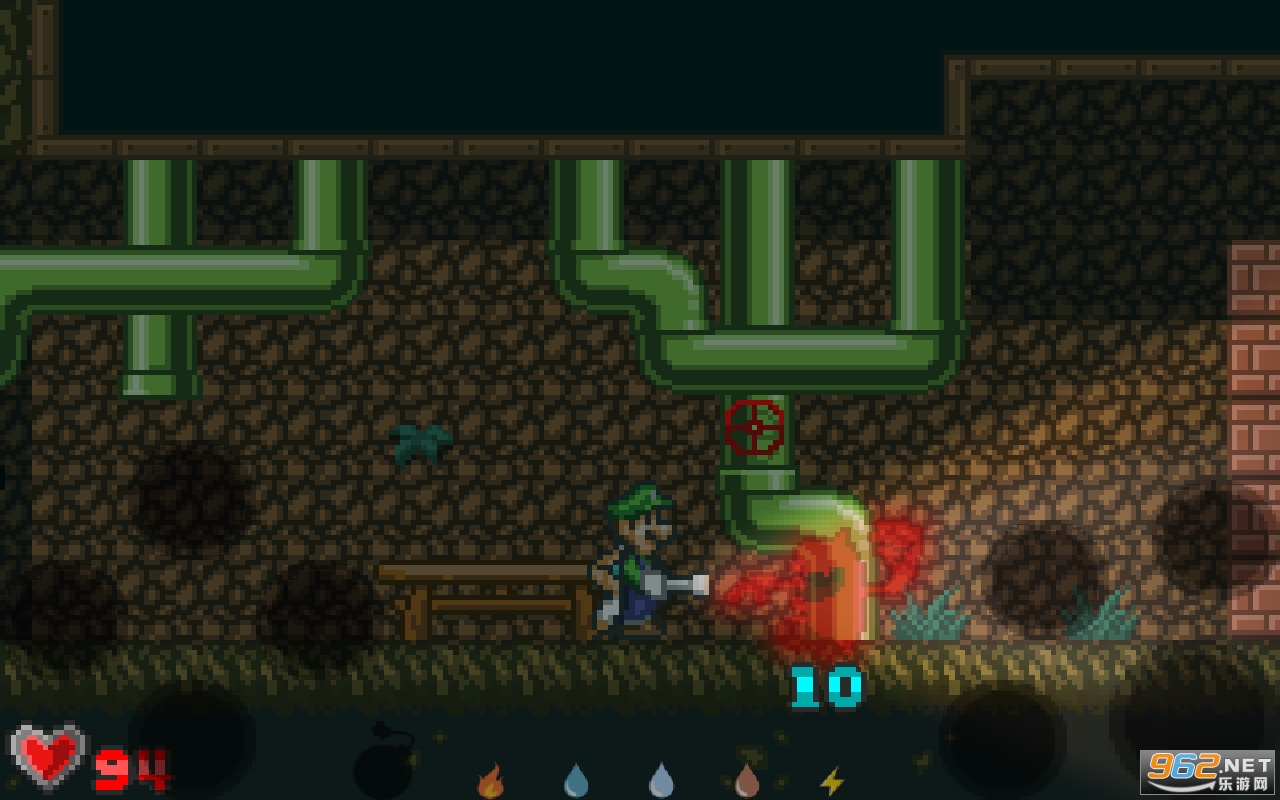Pick the brown droplet element
The image size is (1280, 800).
pyautogui.click(x=747, y=780)
